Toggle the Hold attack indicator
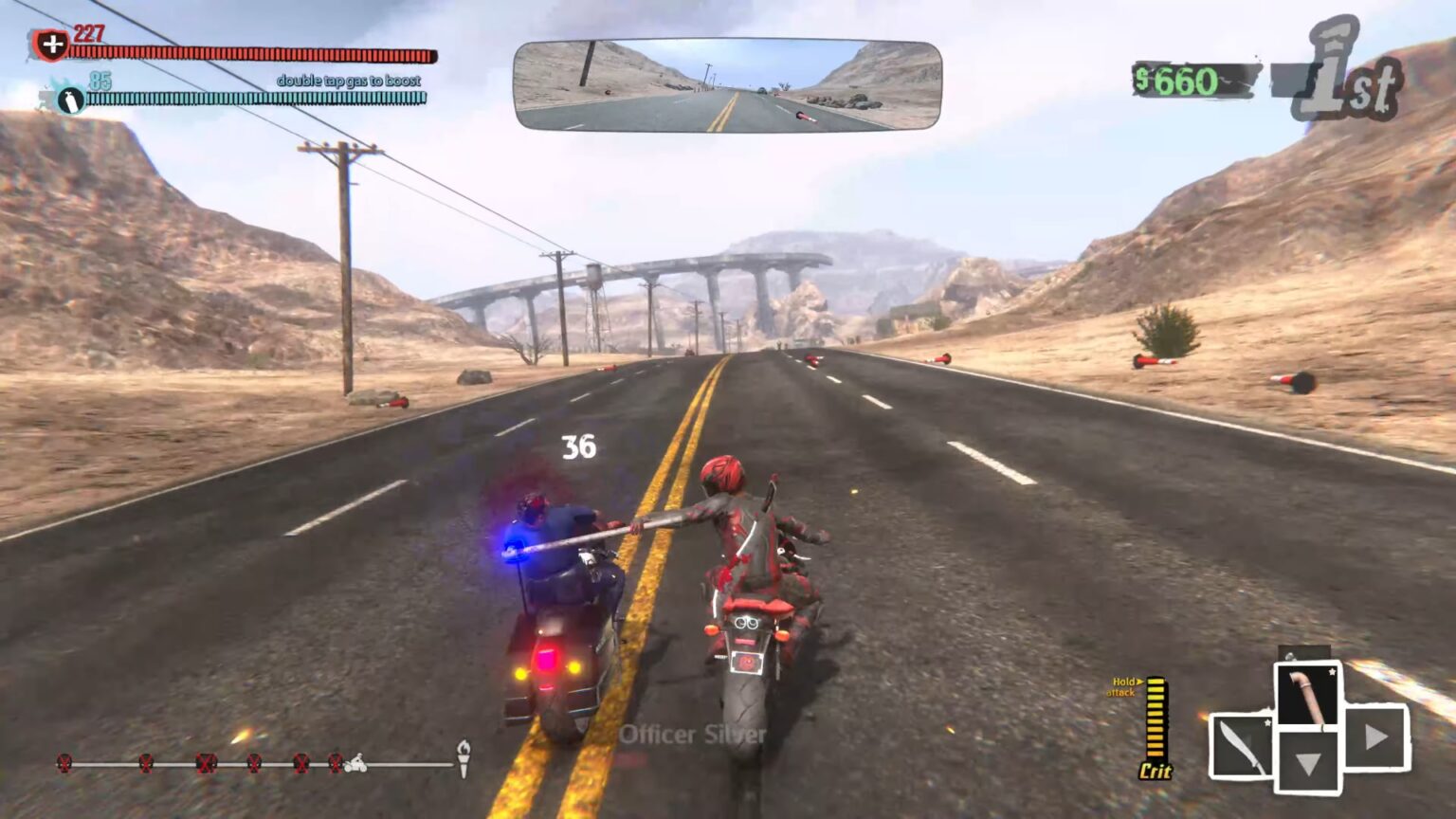 pyautogui.click(x=1125, y=687)
